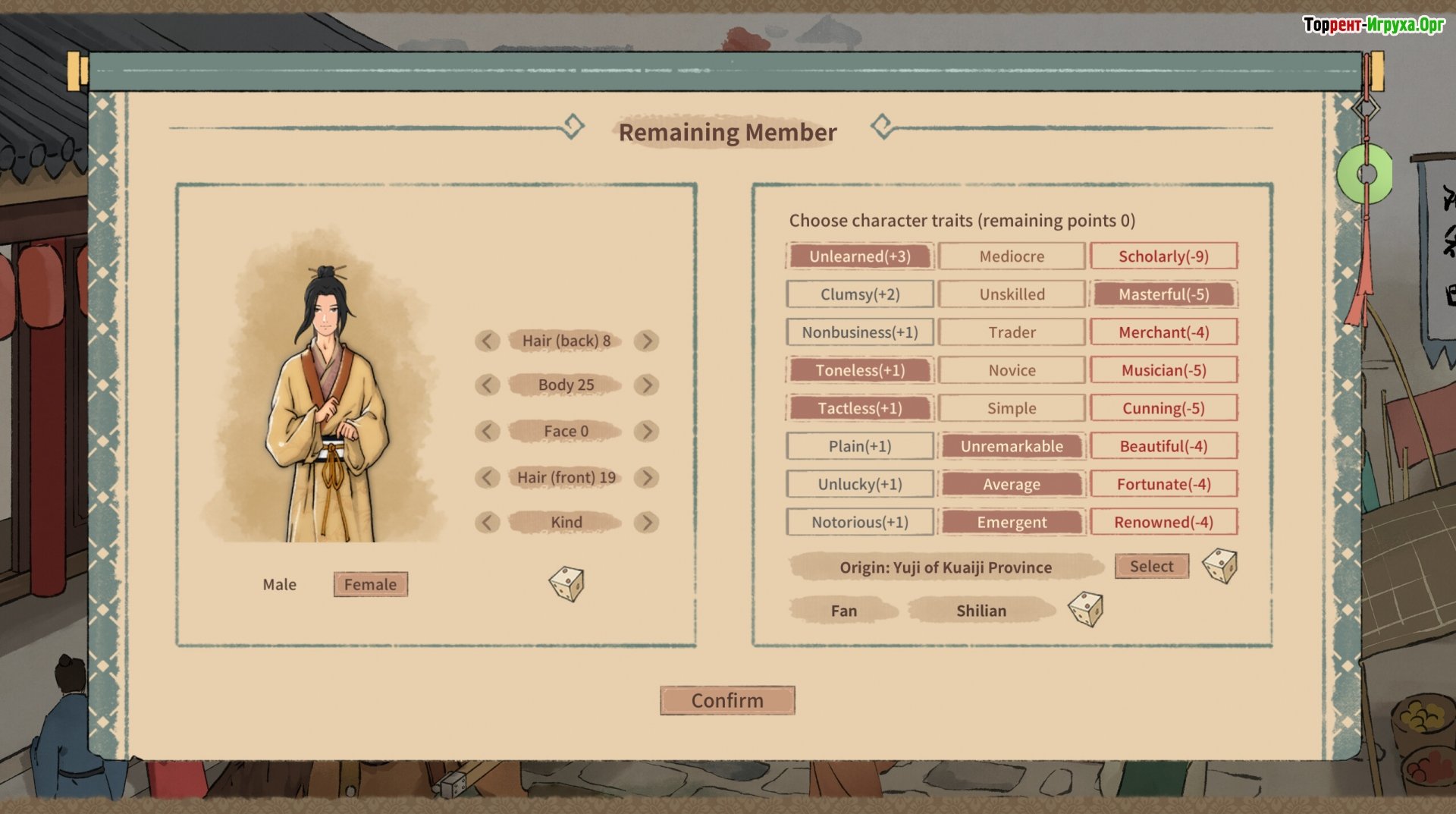Choose the Female gender option

[x=370, y=585]
